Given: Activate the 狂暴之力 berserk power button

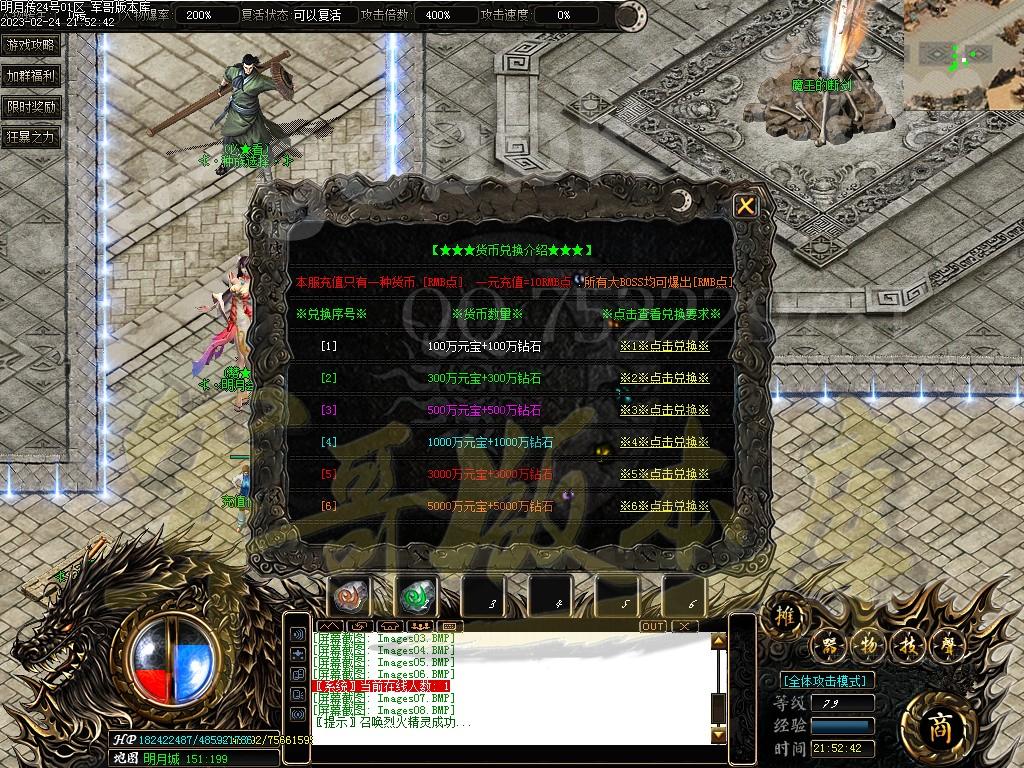Looking at the screenshot, I should (x=31, y=137).
